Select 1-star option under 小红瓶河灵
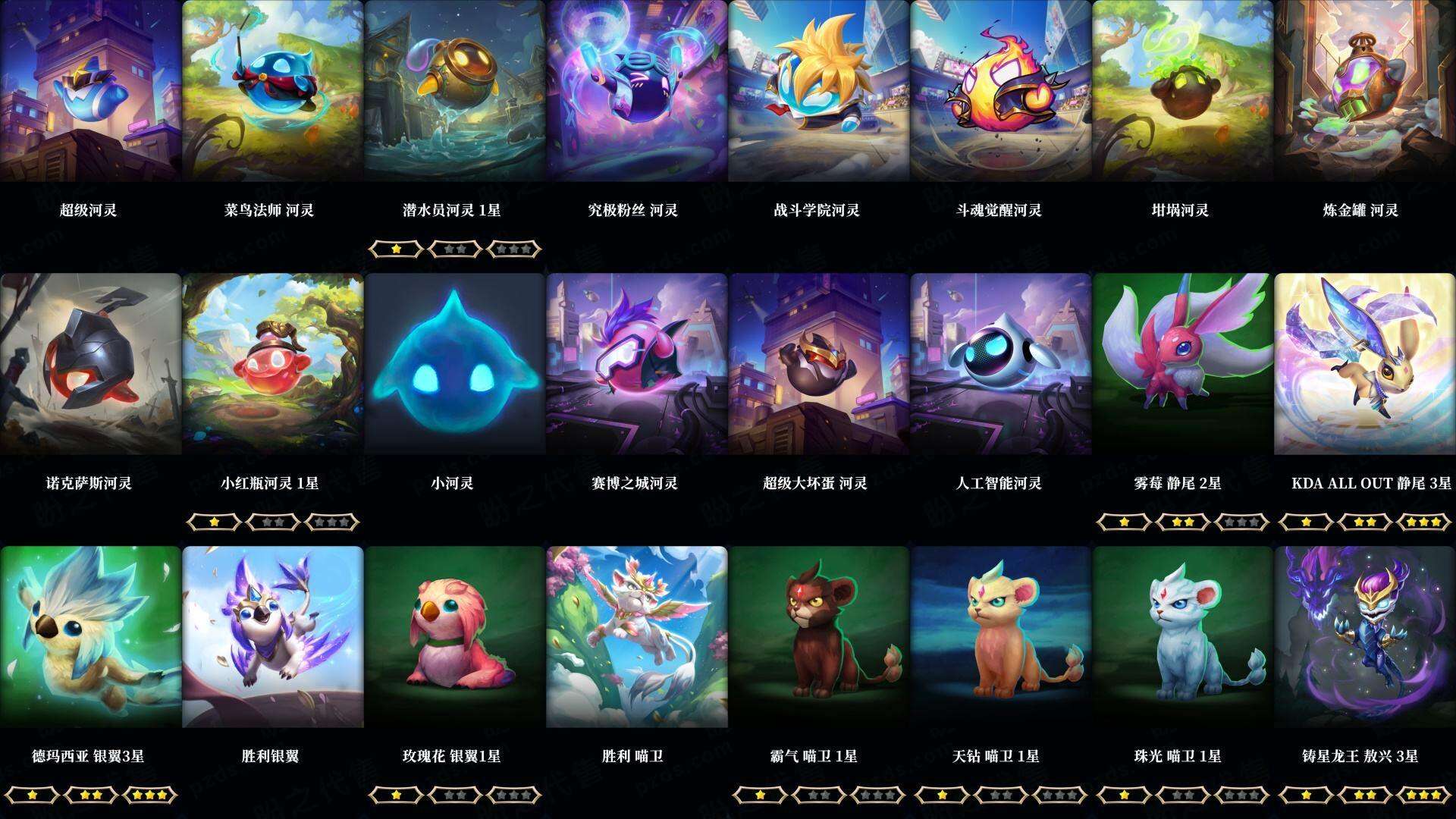The width and height of the screenshot is (1456, 819). (x=215, y=522)
